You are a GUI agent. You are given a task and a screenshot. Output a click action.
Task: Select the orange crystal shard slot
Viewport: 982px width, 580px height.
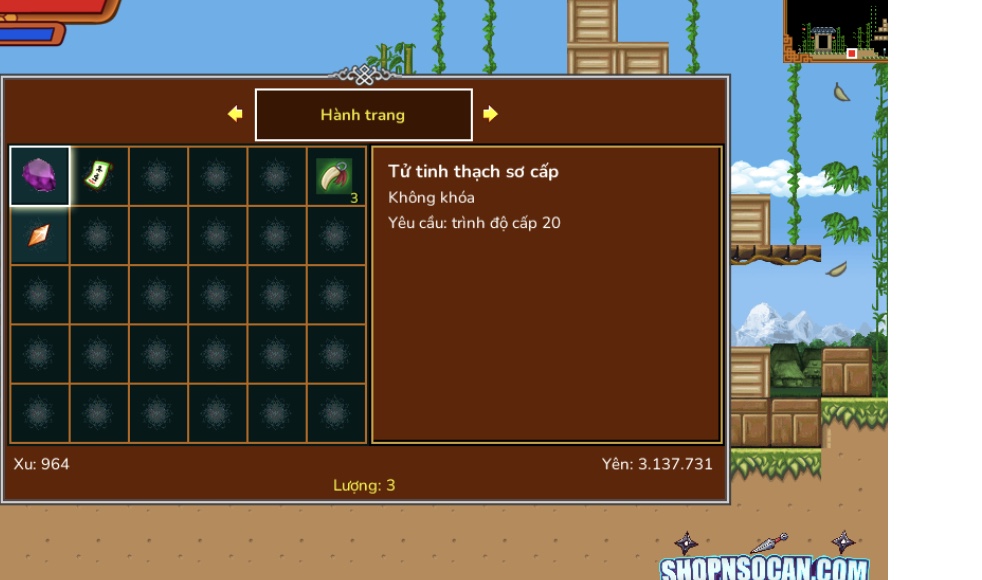click(40, 235)
